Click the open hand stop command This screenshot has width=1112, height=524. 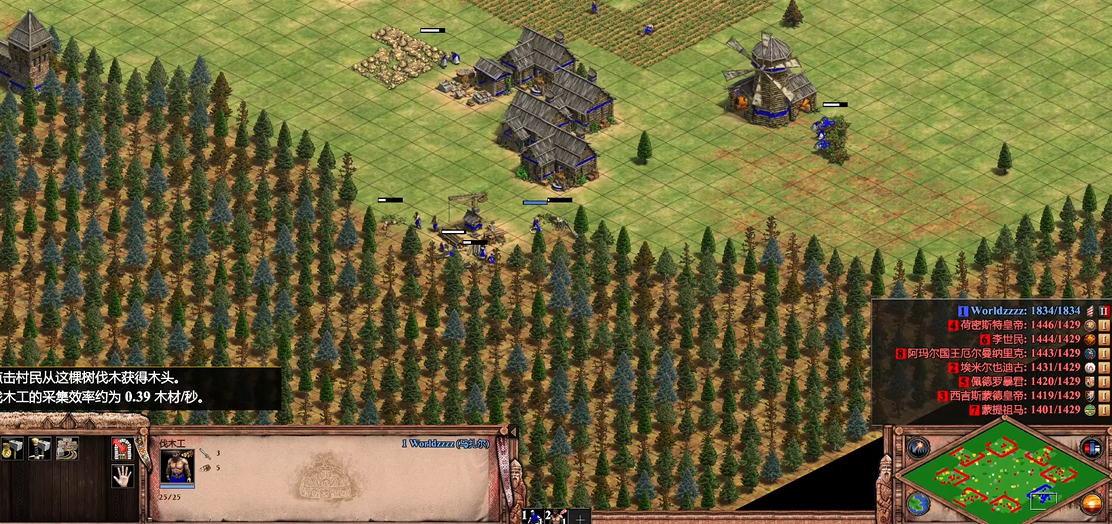tap(122, 476)
